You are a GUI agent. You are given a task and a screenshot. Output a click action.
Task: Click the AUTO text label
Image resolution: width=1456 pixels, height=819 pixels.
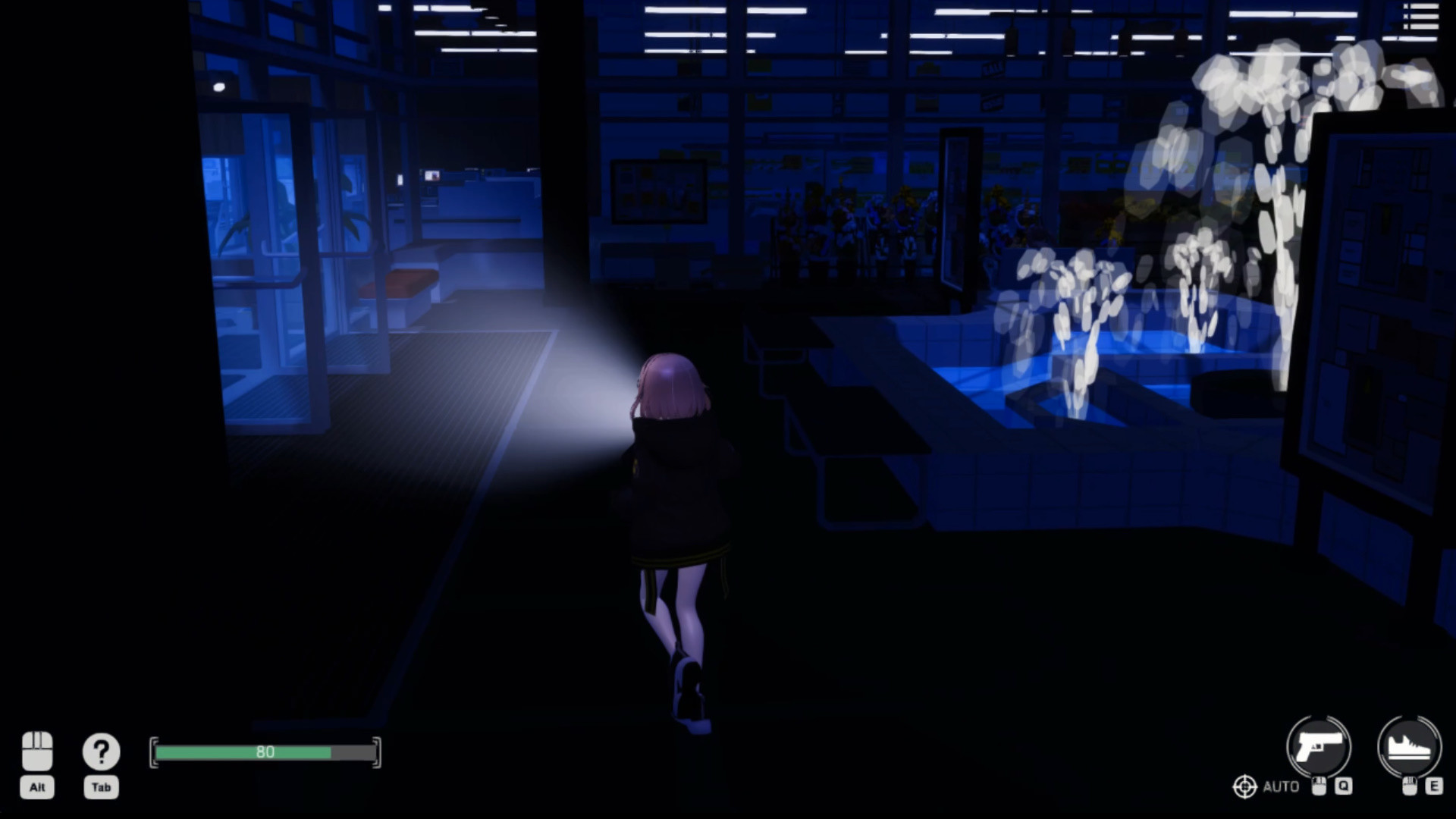pyautogui.click(x=1283, y=786)
